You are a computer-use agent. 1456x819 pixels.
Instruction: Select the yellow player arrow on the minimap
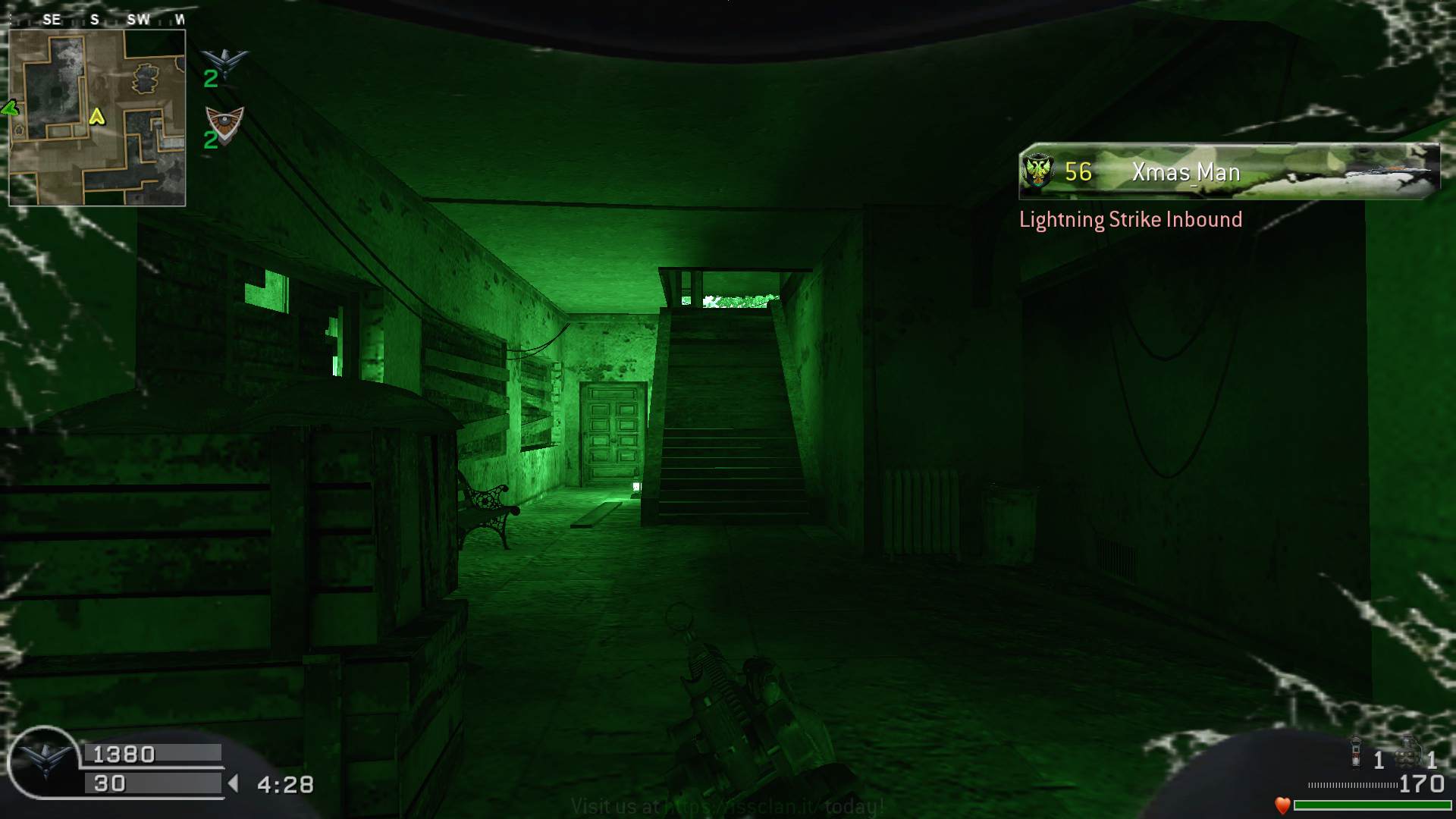96,116
